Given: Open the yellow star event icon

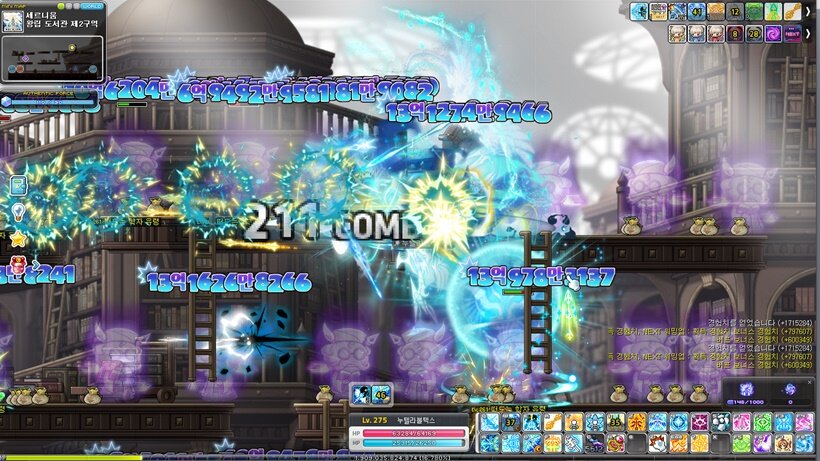Looking at the screenshot, I should pos(17,239).
